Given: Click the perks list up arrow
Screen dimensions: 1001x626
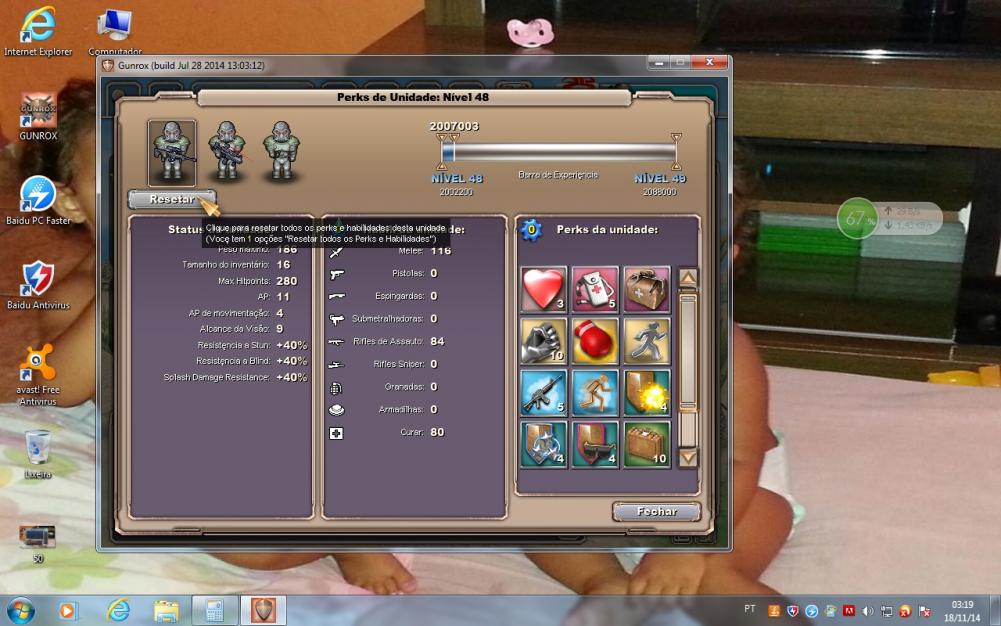Looking at the screenshot, I should pyautogui.click(x=688, y=278).
